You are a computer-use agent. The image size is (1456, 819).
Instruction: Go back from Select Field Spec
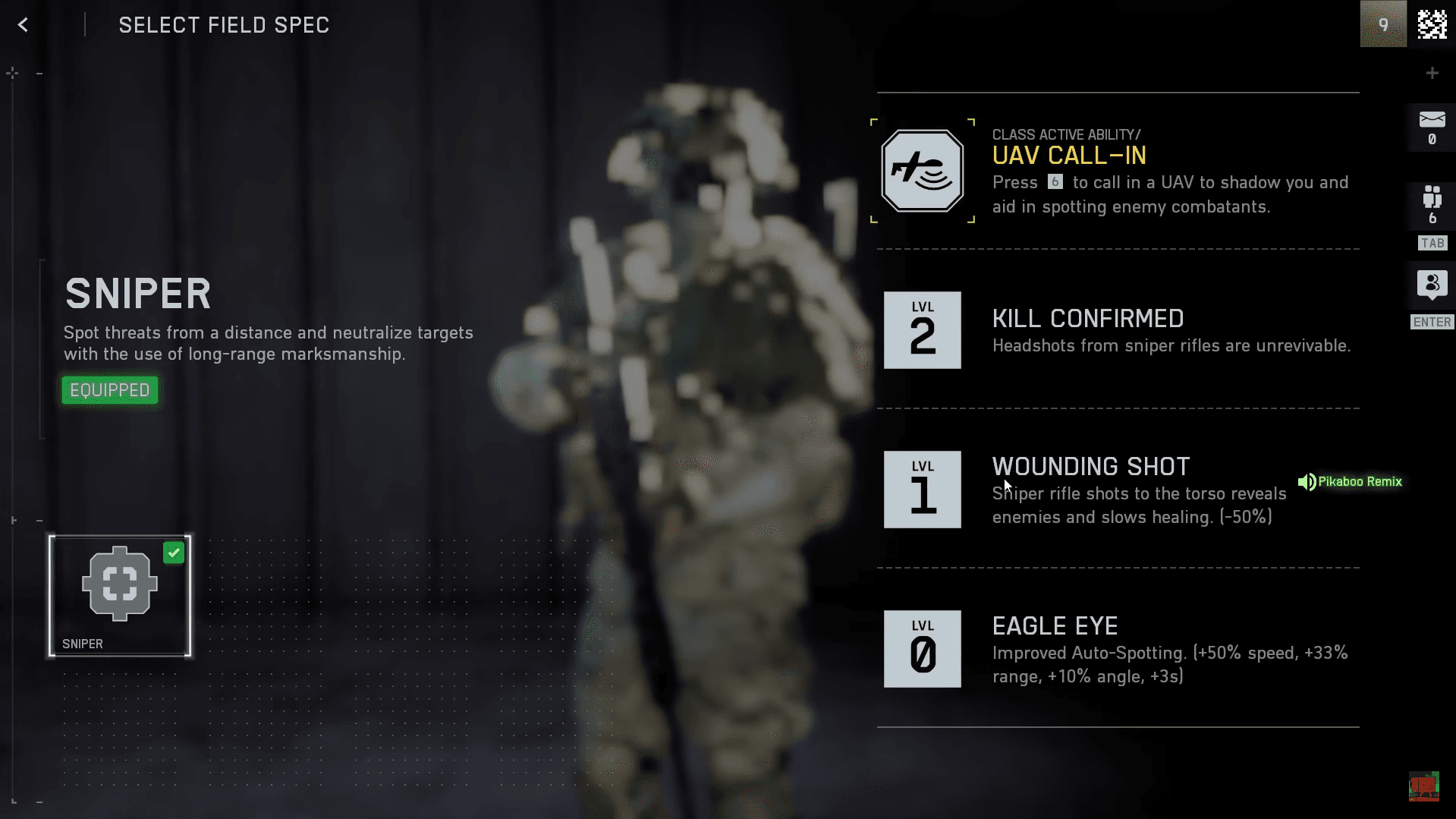click(x=24, y=25)
